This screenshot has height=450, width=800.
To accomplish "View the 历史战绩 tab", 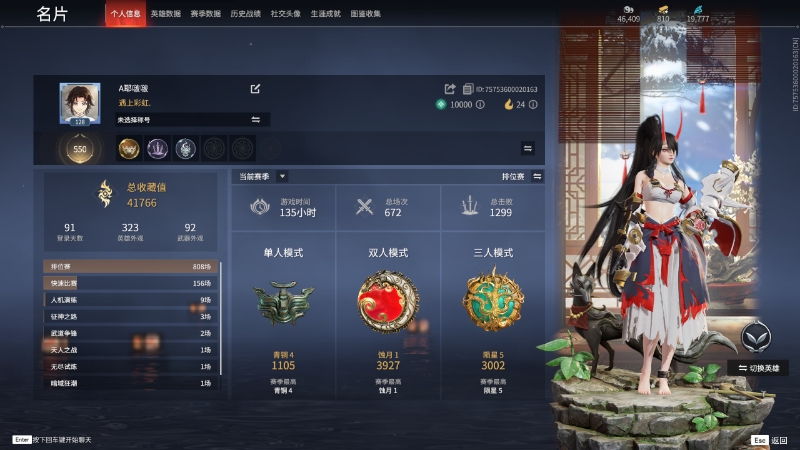I will tap(245, 14).
